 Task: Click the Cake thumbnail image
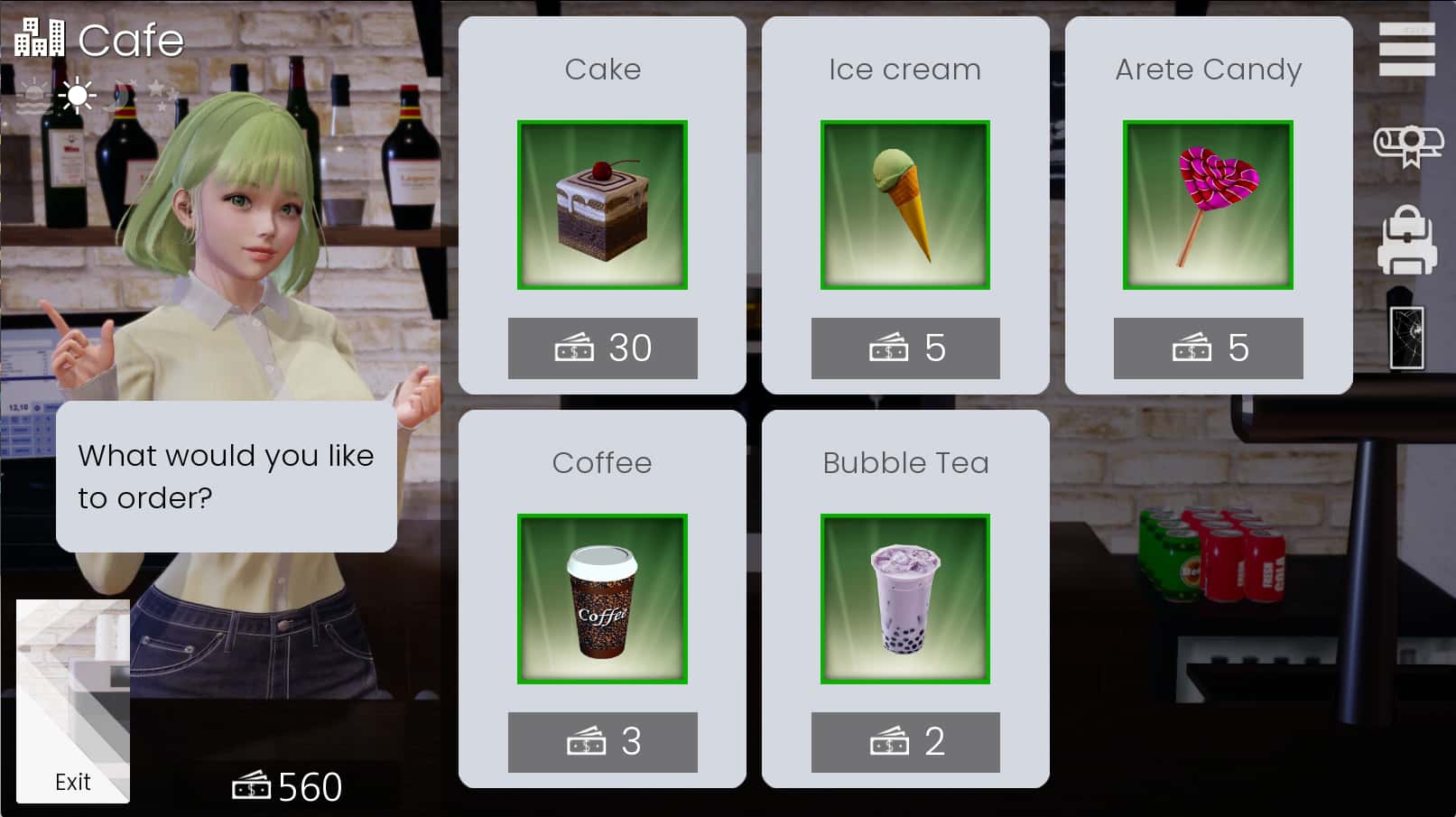[x=602, y=205]
